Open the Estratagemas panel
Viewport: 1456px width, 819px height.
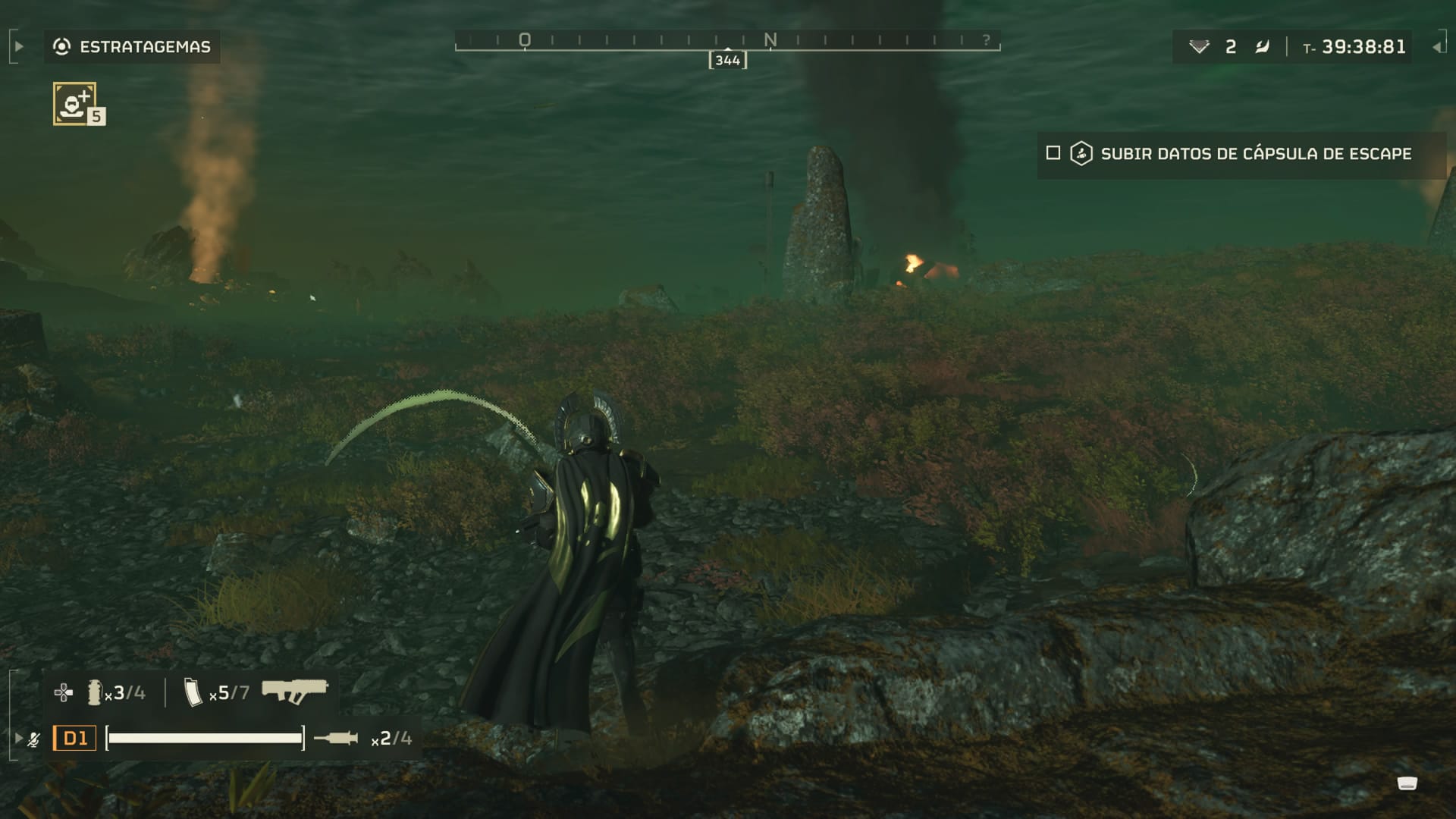coord(132,47)
